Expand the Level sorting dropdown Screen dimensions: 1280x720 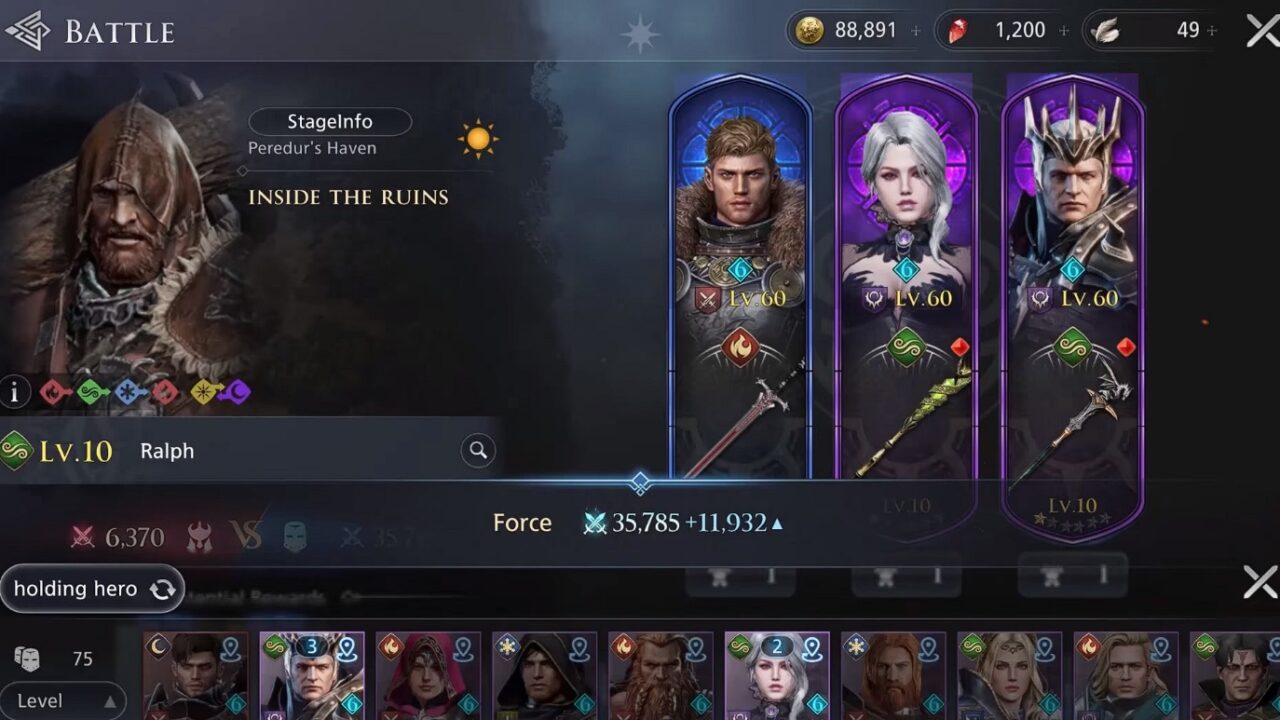[63, 701]
